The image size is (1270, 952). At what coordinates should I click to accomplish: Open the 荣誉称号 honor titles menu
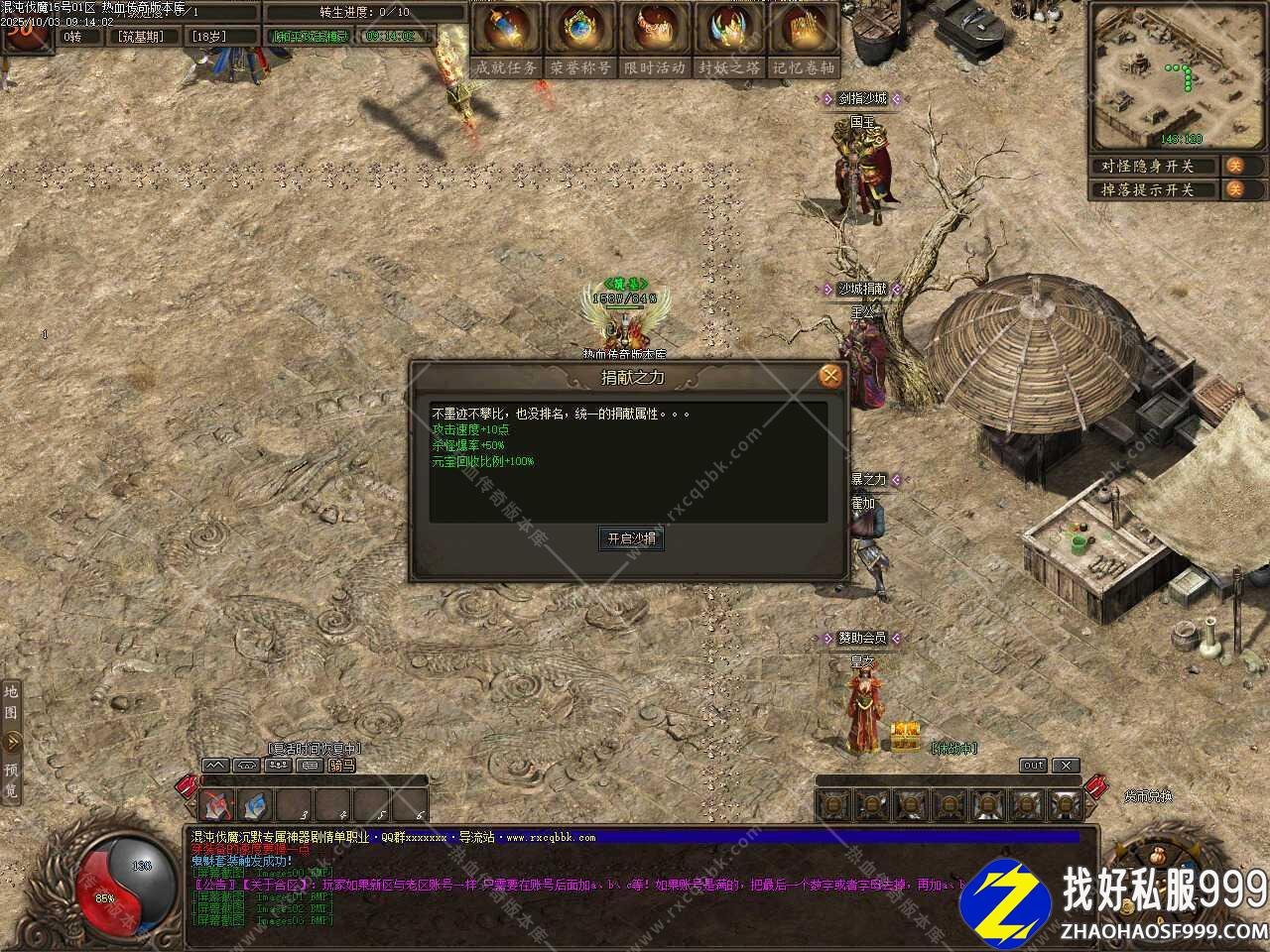pos(580,41)
